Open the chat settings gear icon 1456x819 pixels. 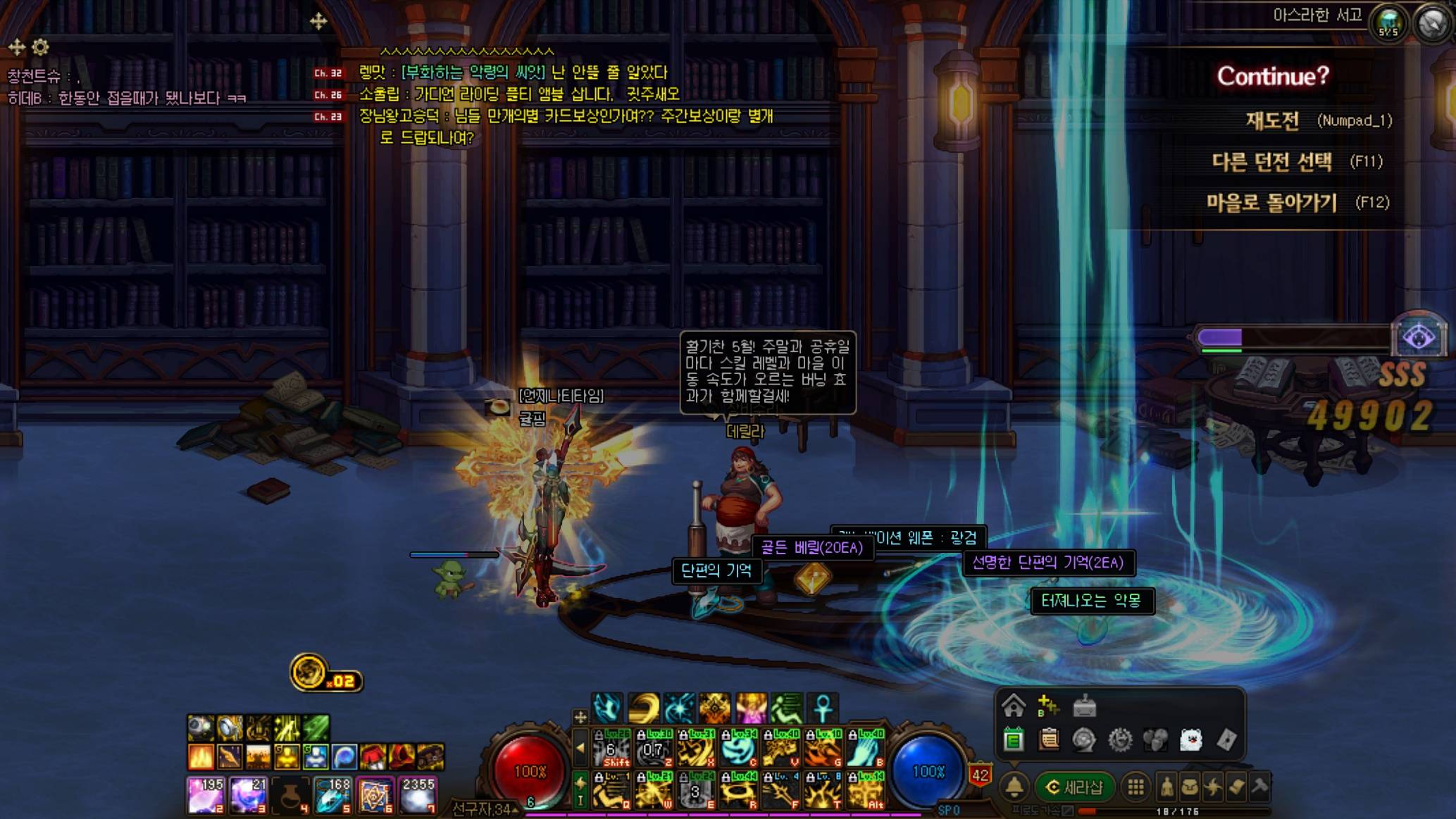point(41,47)
